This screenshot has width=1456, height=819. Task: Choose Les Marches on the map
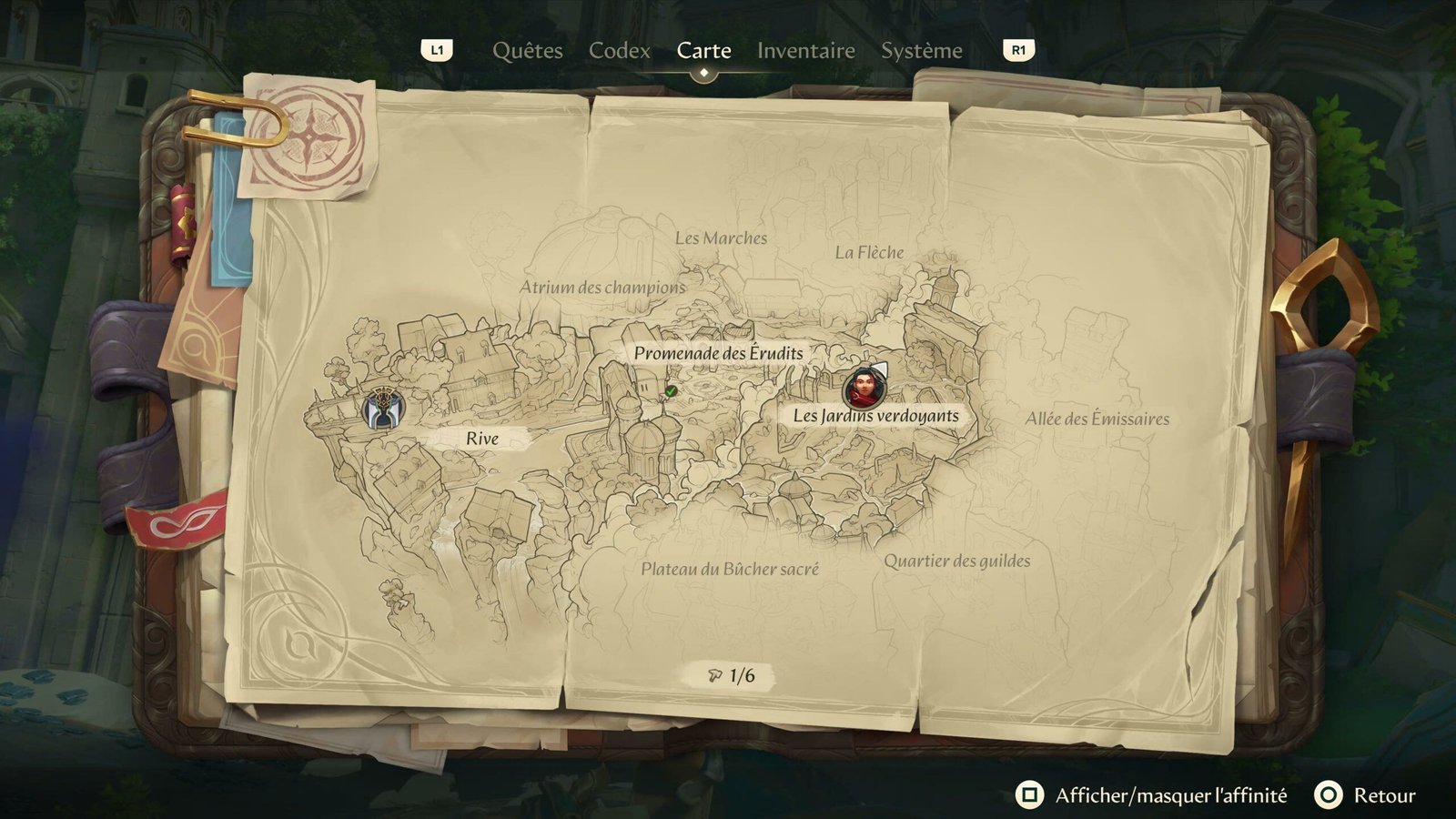pyautogui.click(x=721, y=238)
